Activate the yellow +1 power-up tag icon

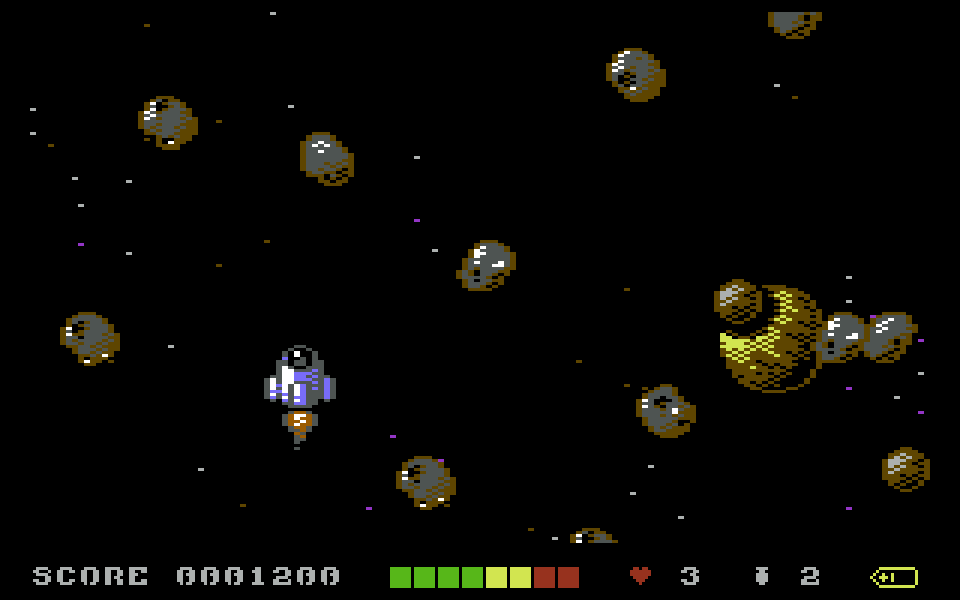(894, 577)
